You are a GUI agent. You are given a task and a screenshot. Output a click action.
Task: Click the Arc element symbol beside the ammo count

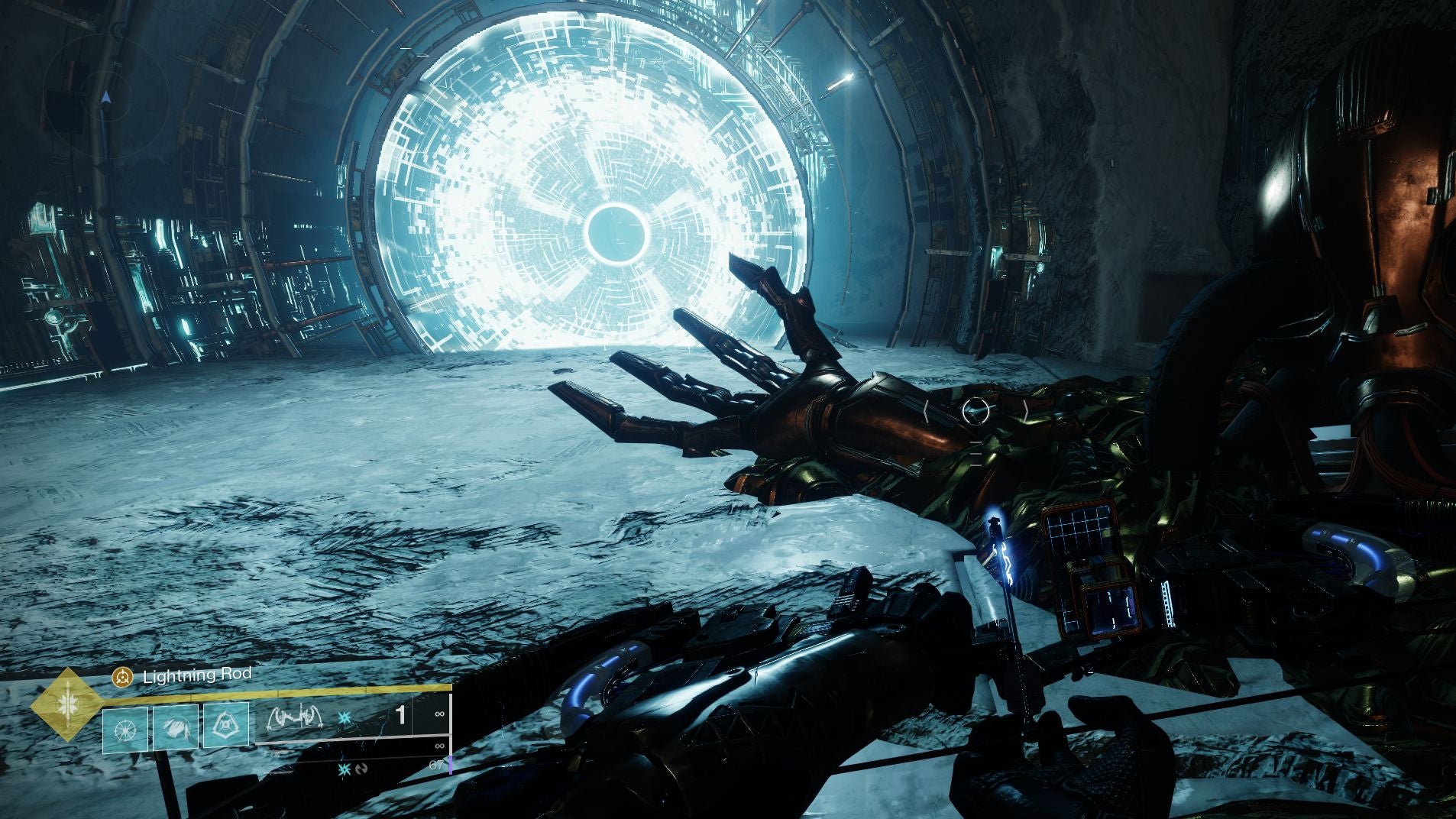click(x=345, y=718)
